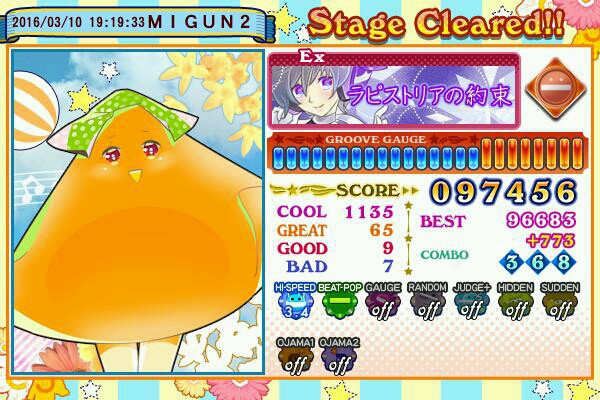The height and width of the screenshot is (400, 600).
Task: Choose the JUDGE+ option icon
Action: (470, 302)
